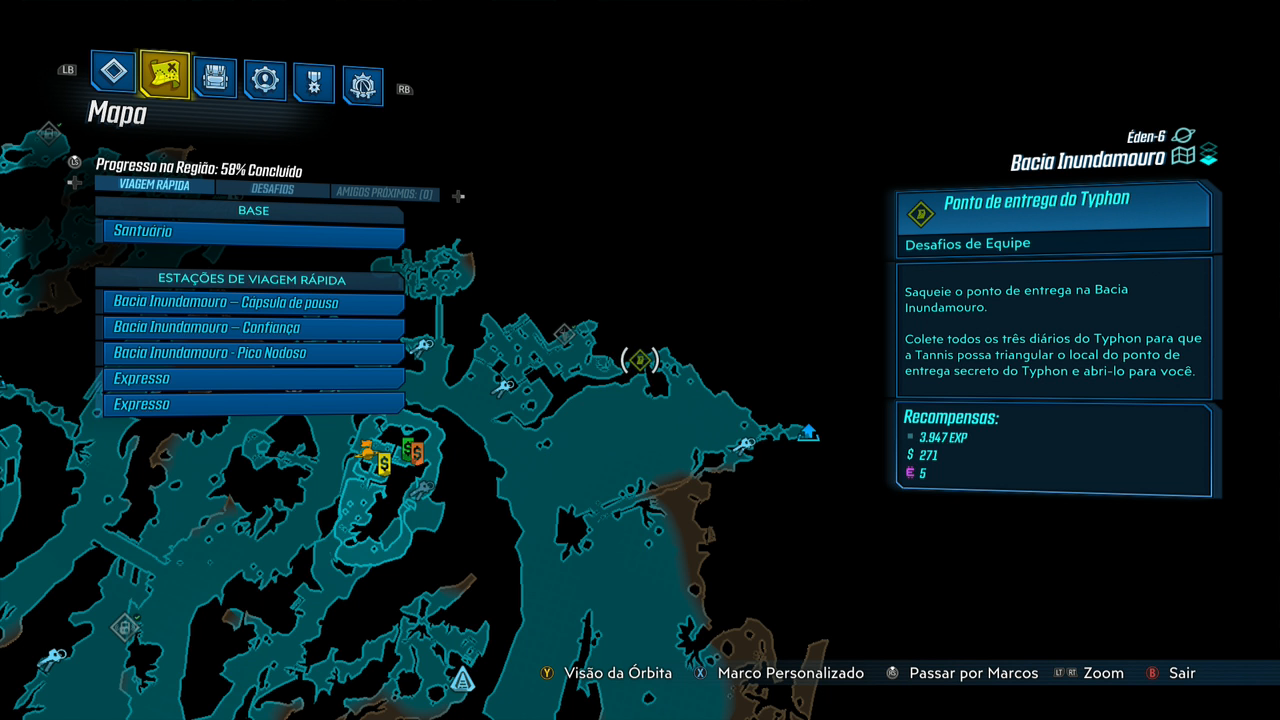Click the Typhon drop point map marker
1280x720 pixels.
pos(640,360)
